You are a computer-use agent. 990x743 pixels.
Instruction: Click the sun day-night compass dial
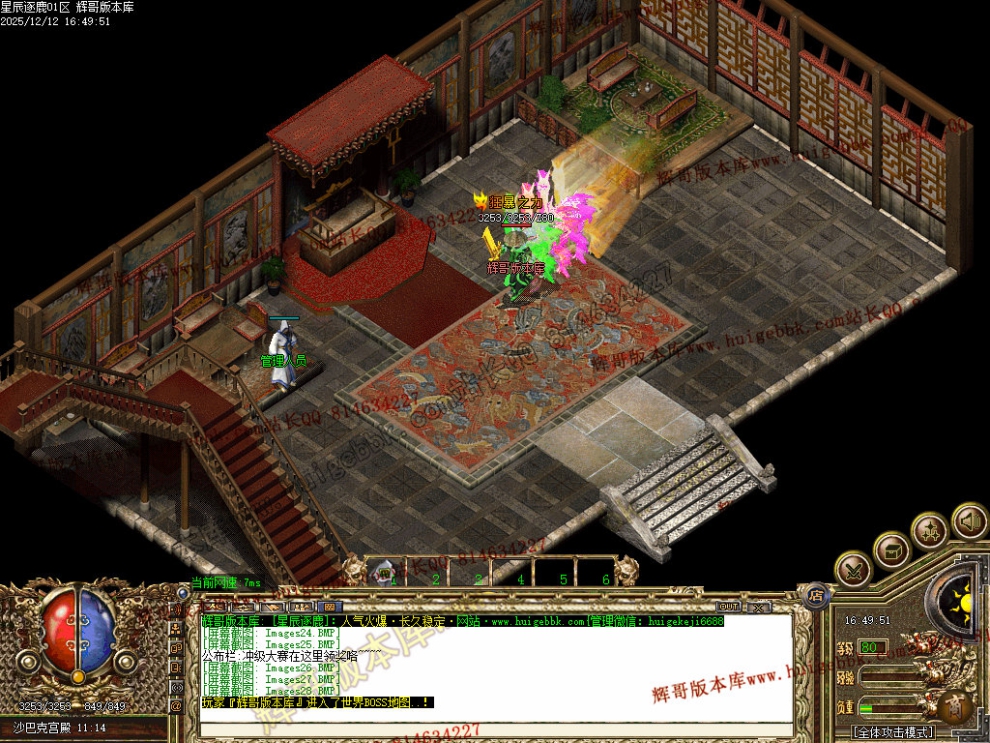click(x=962, y=602)
